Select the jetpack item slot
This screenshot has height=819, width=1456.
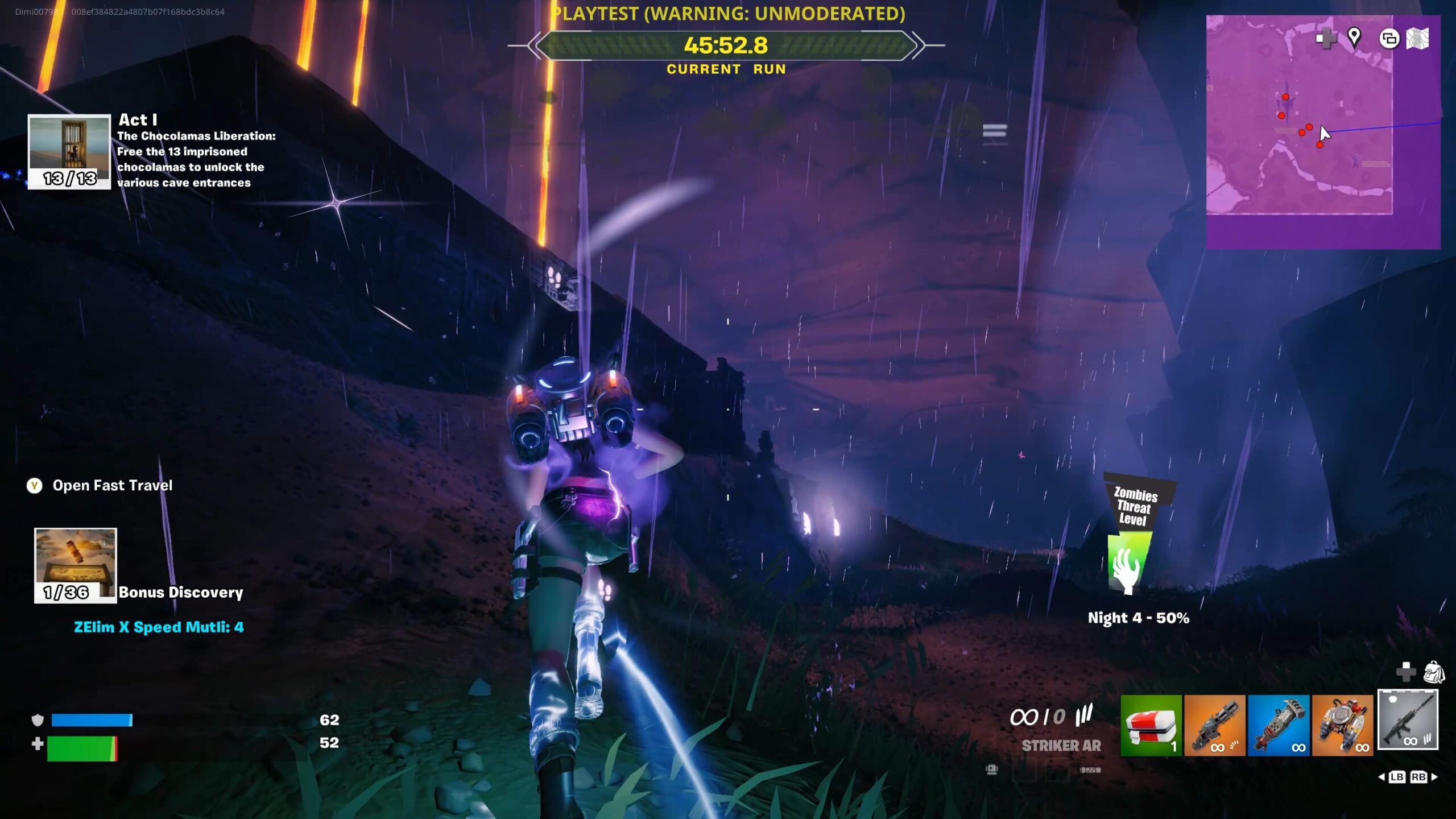(x=1342, y=725)
